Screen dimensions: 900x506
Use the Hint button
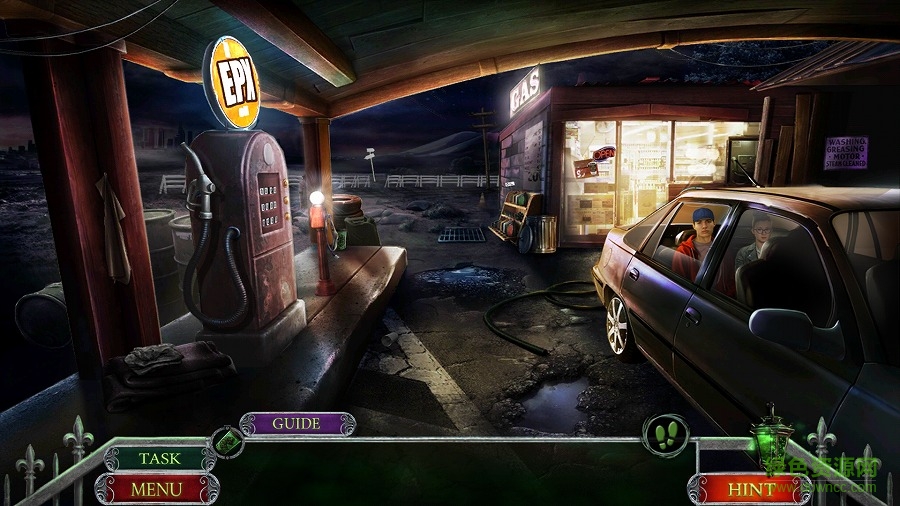751,490
